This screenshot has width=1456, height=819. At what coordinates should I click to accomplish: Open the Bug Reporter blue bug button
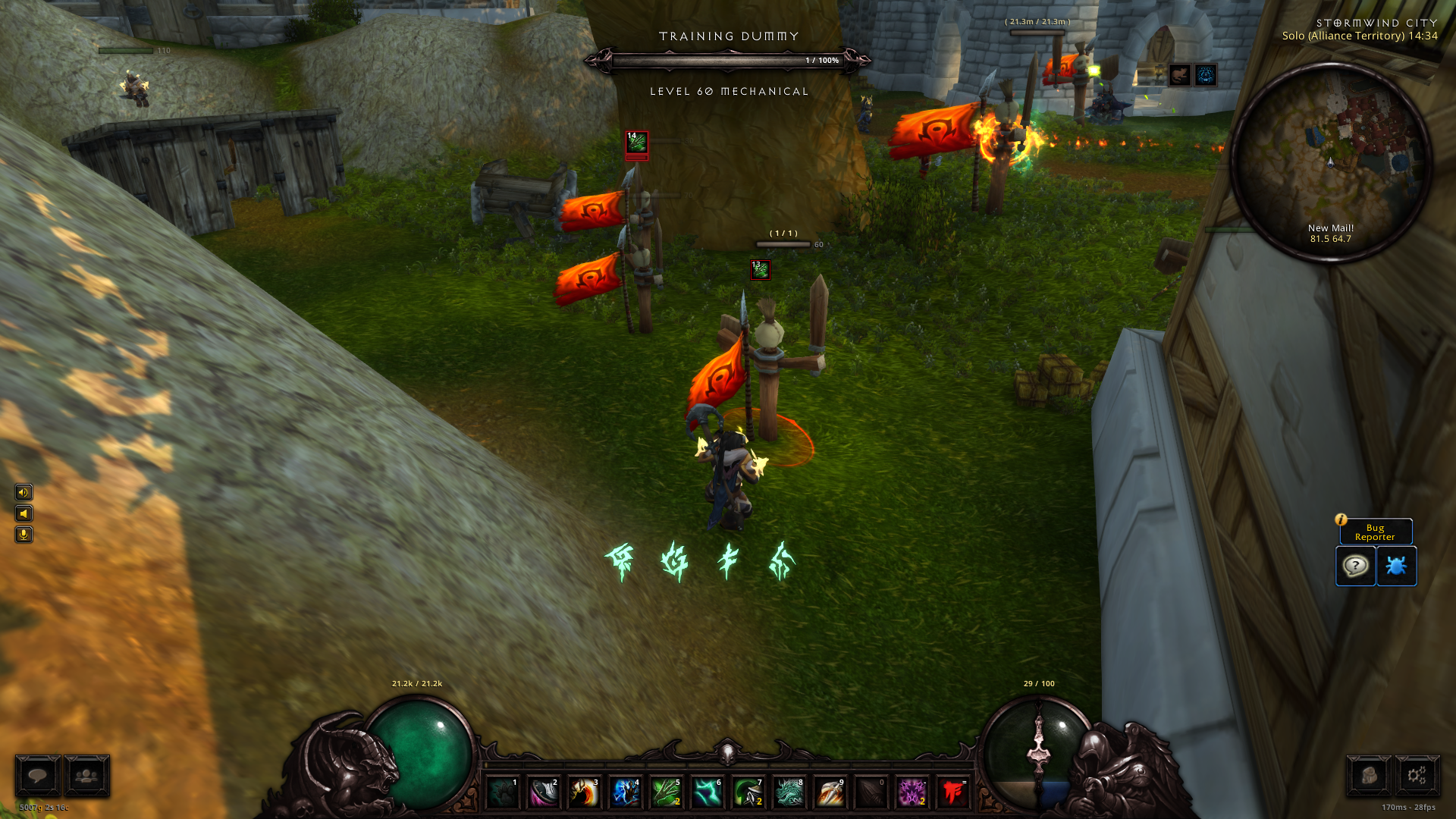1396,566
